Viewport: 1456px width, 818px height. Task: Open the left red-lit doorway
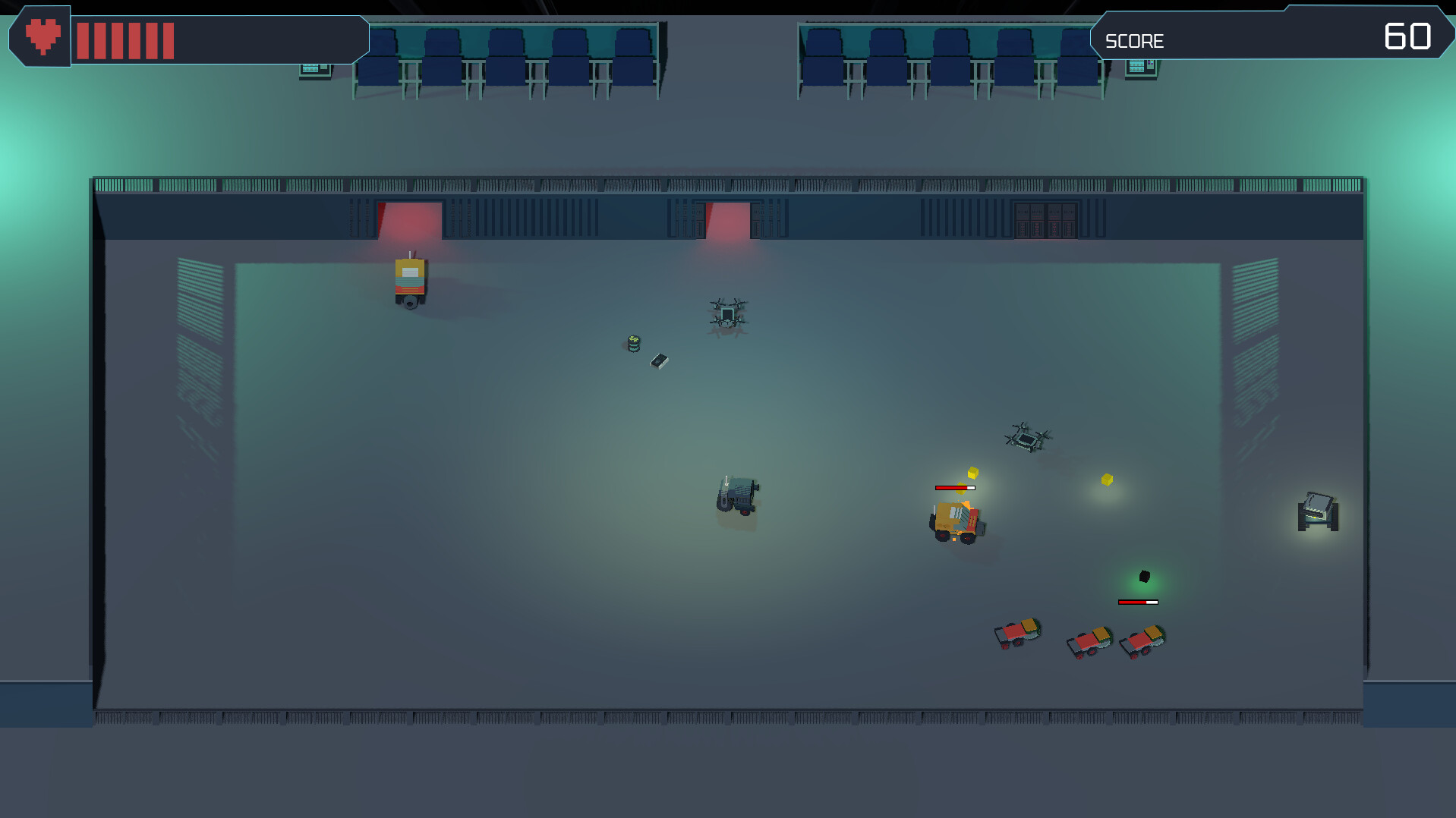(x=408, y=220)
